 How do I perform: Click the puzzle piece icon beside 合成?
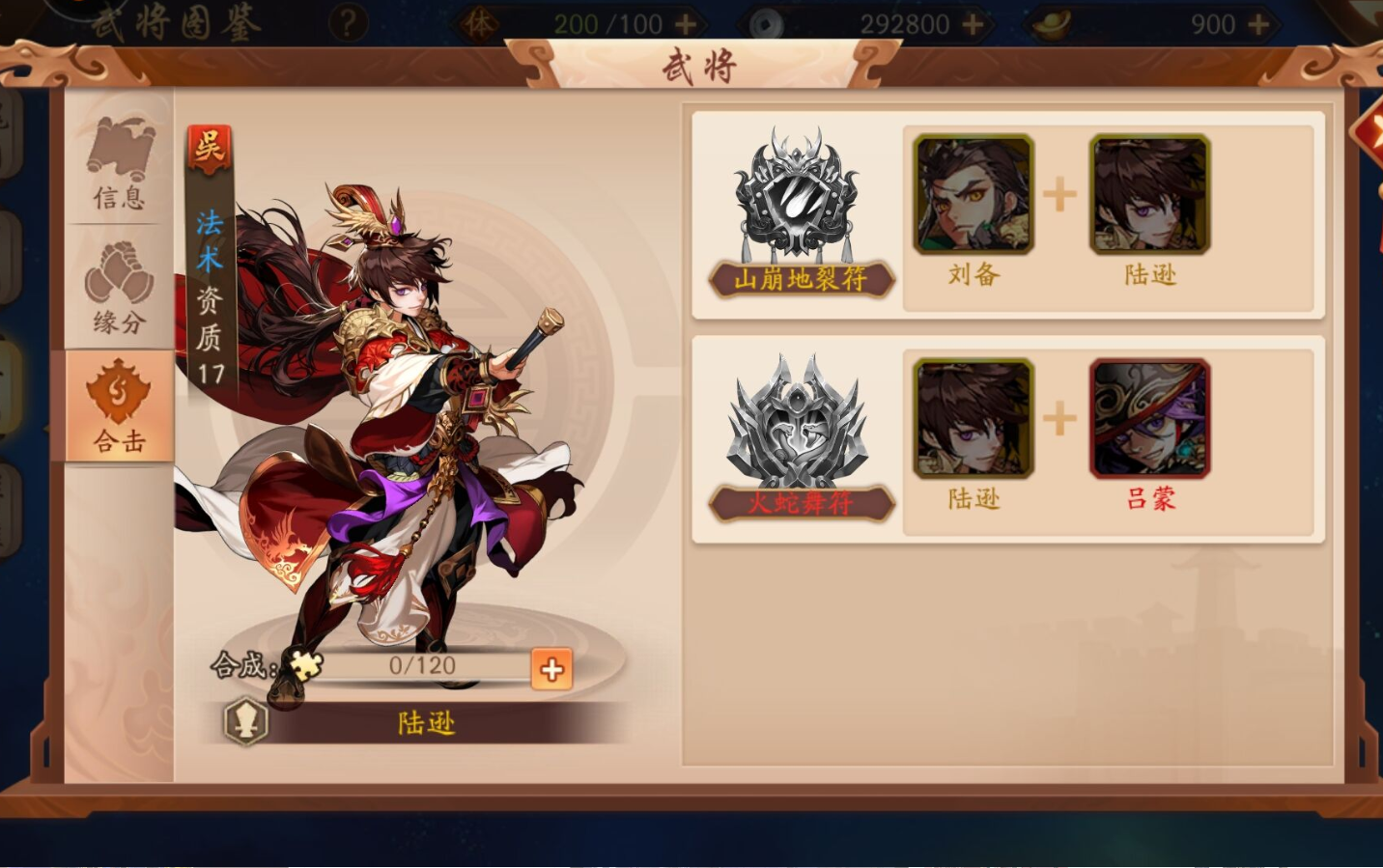tap(304, 667)
